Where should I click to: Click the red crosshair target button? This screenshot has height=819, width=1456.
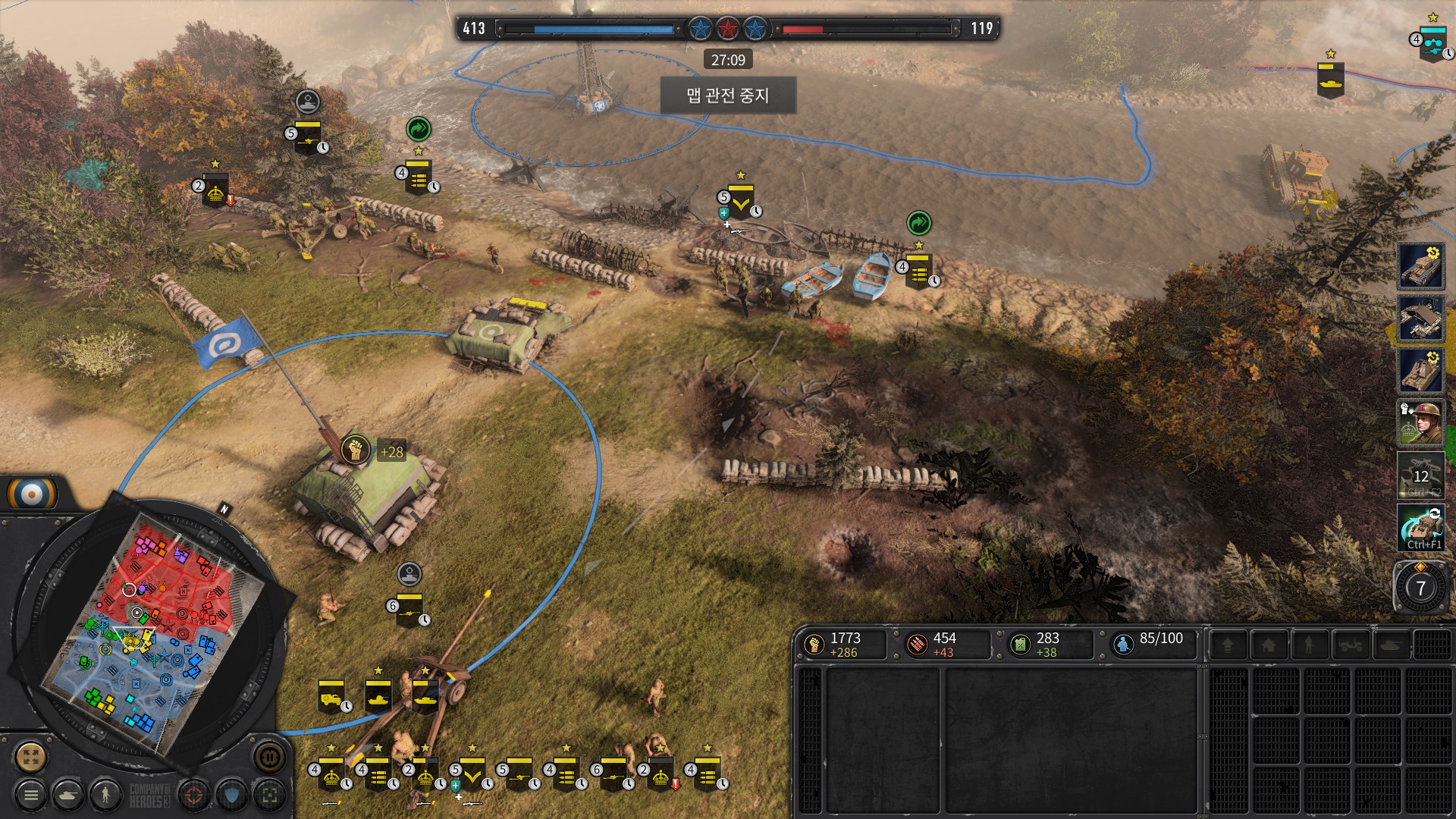coord(194,795)
